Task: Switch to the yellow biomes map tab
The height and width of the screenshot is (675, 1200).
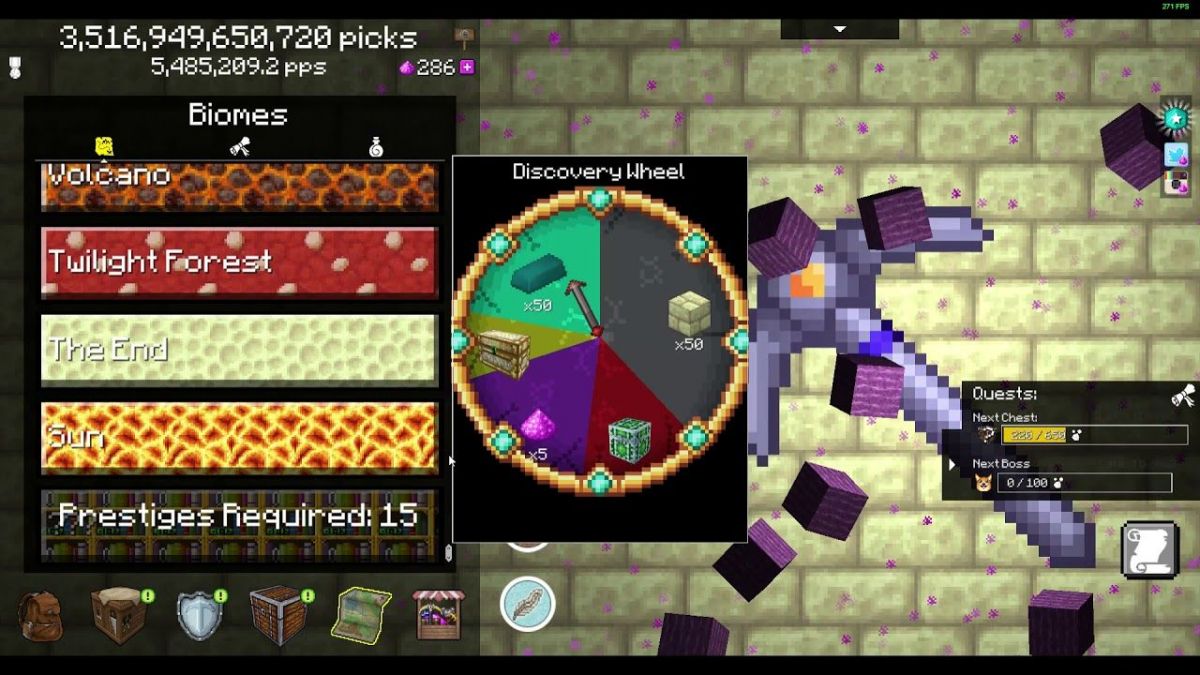Action: click(x=103, y=147)
